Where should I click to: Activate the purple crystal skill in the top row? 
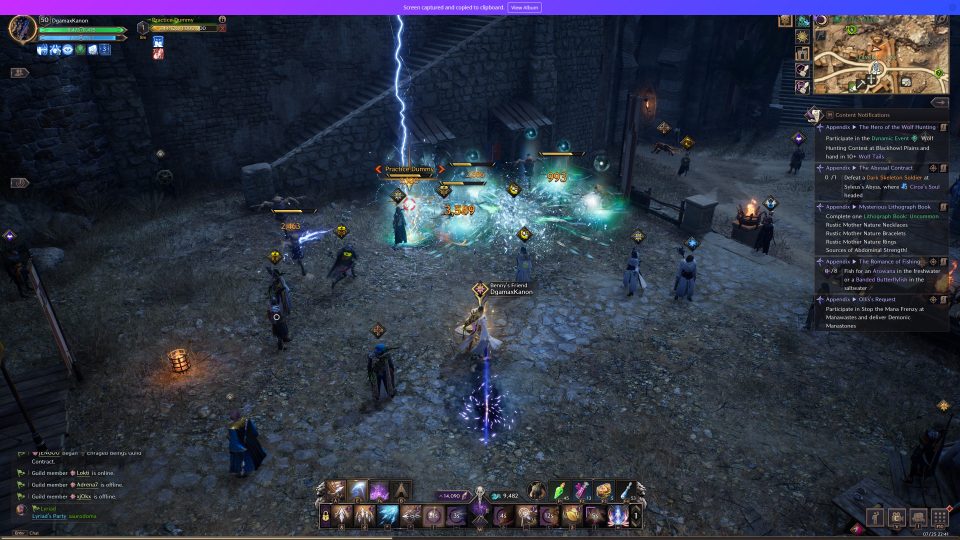point(379,490)
